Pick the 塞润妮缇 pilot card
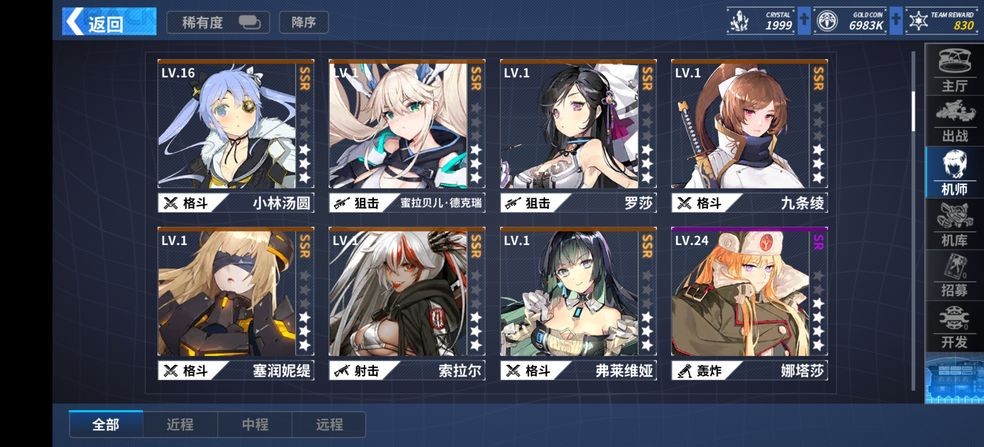 236,303
